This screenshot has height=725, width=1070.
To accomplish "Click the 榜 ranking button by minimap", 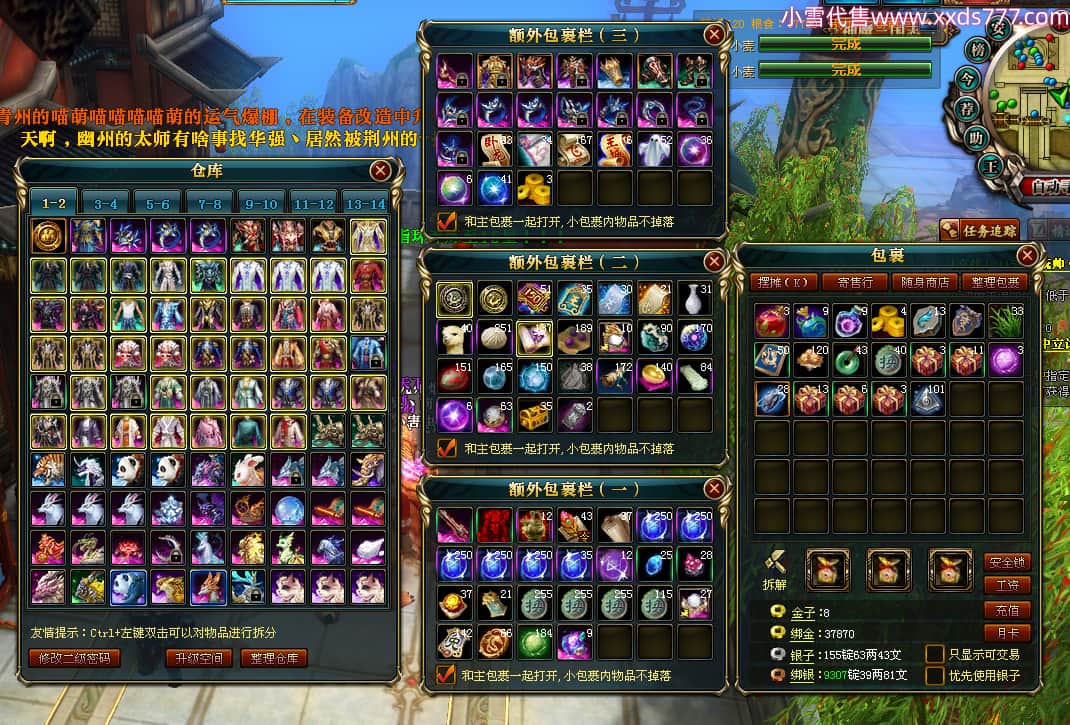I will pyautogui.click(x=977, y=49).
